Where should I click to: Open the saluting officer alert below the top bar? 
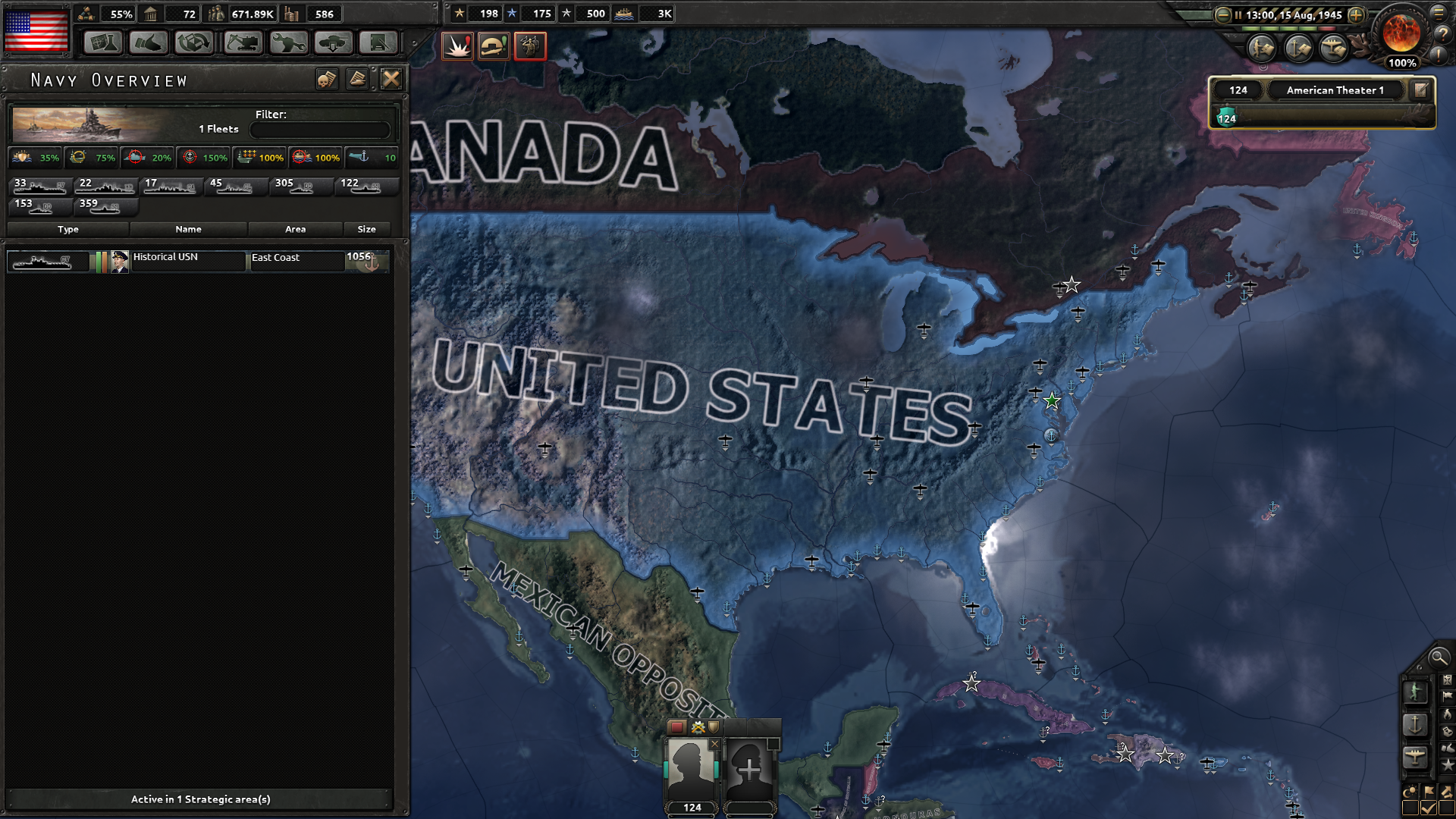point(530,47)
